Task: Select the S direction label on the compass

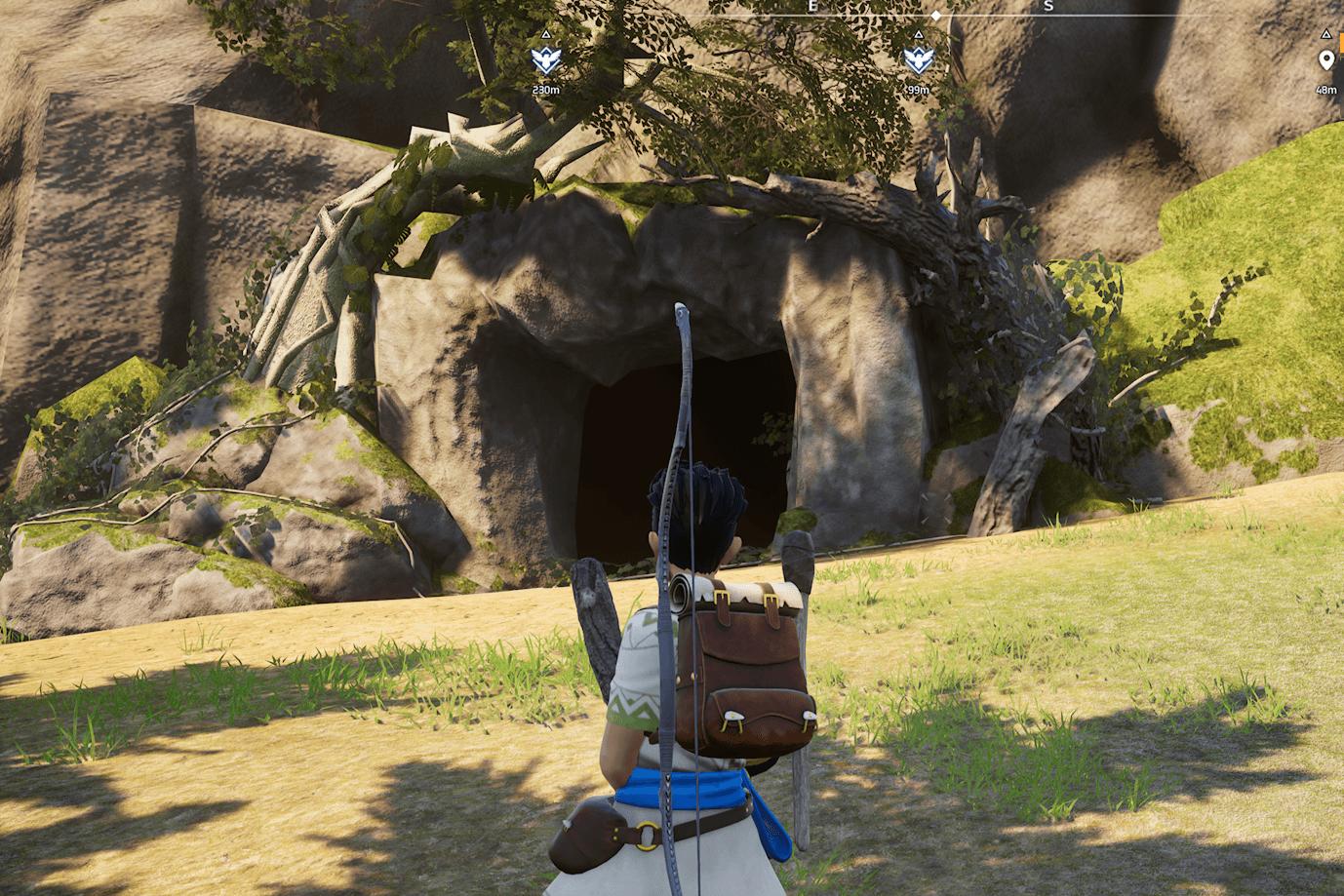Action: pos(1048,6)
